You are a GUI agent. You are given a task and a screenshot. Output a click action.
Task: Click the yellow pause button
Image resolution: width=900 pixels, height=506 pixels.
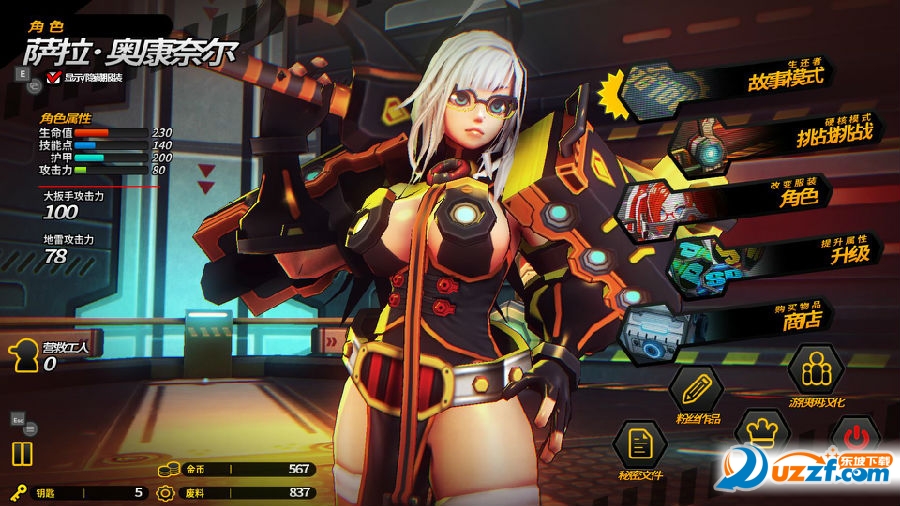(x=22, y=453)
